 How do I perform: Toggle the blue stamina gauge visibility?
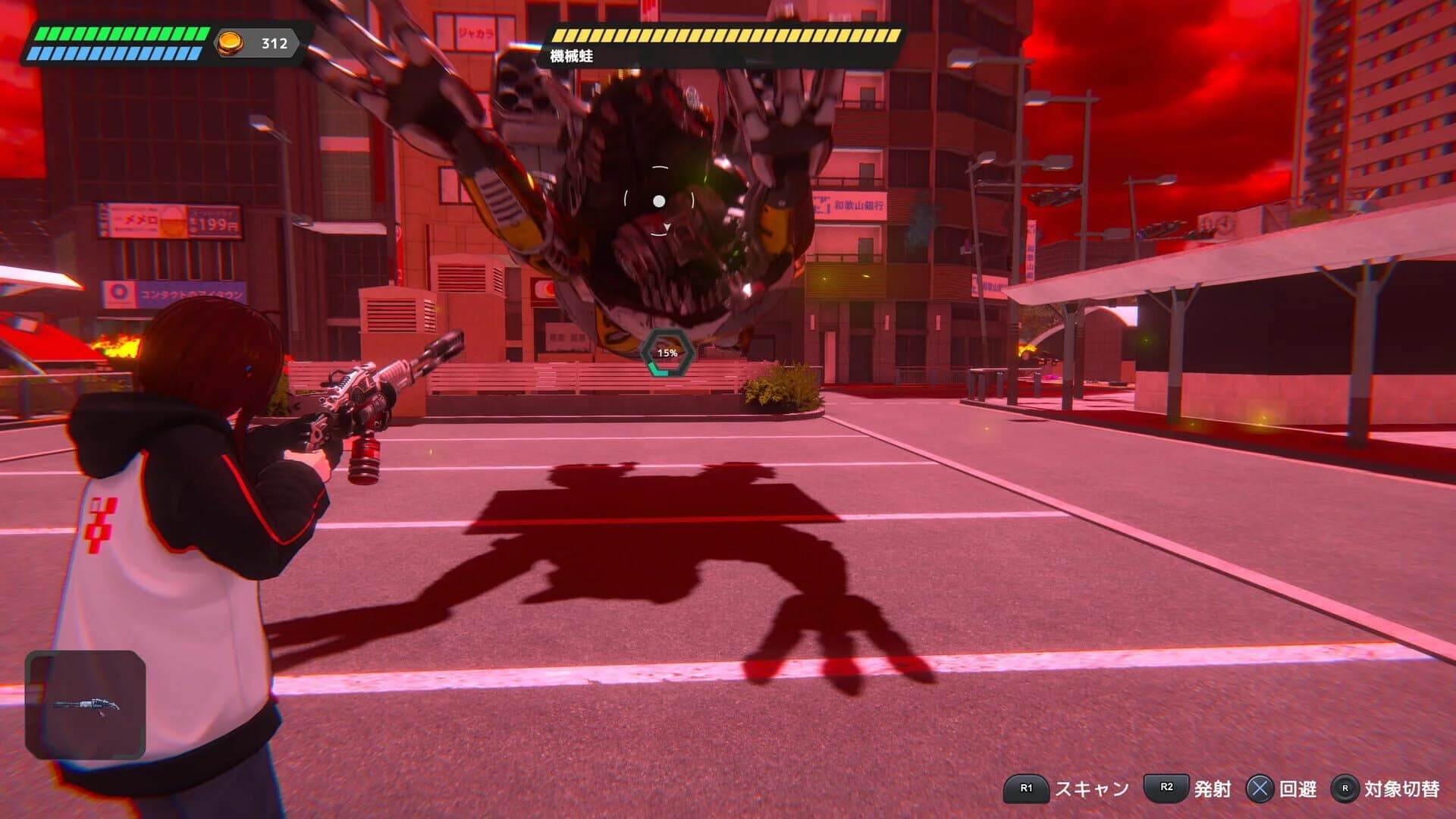point(114,52)
